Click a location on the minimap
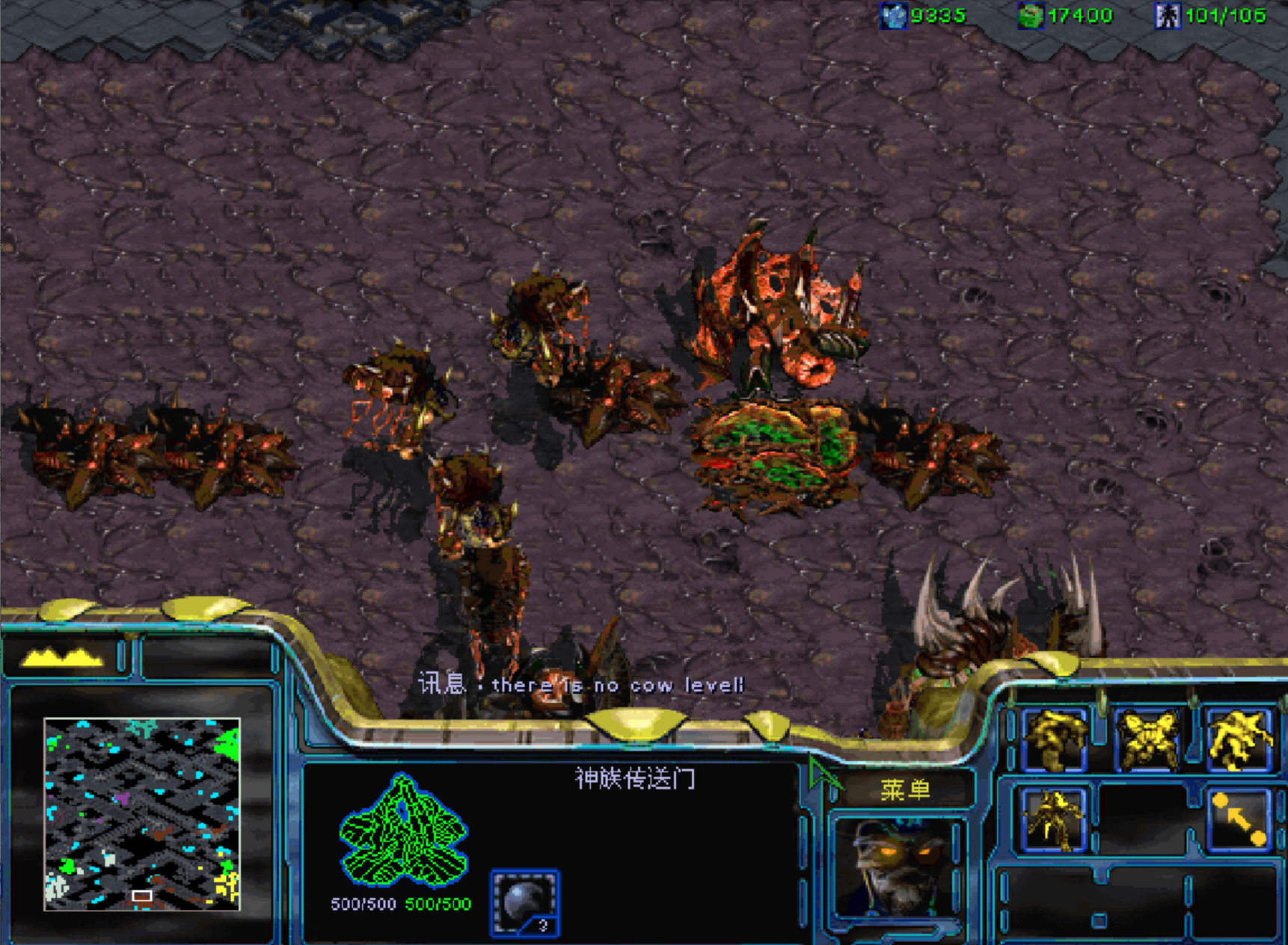This screenshot has width=1288, height=945. point(142,813)
